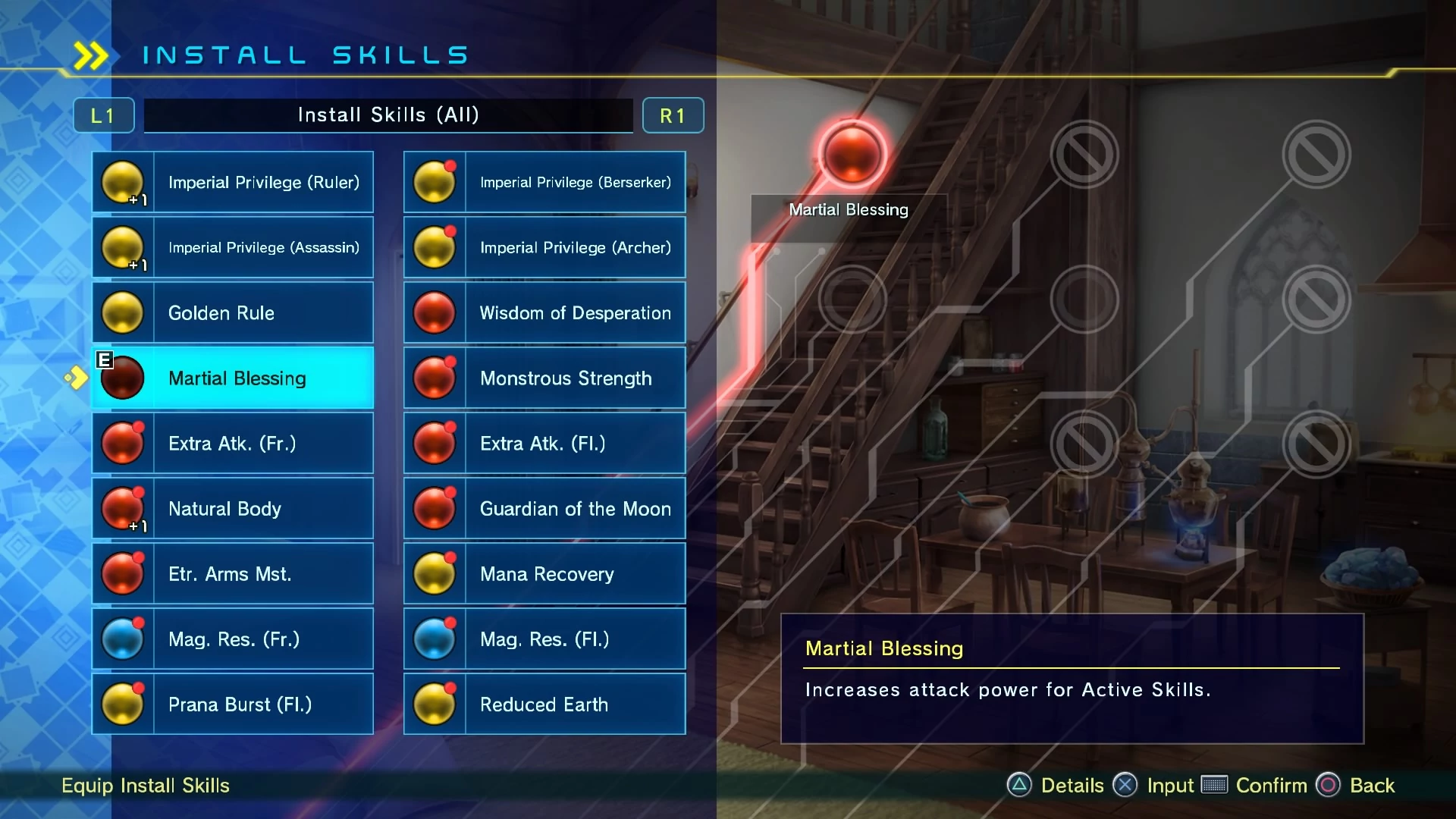The image size is (1456, 819).
Task: Pick Imperial Privilege (Archer) skill
Action: [544, 247]
